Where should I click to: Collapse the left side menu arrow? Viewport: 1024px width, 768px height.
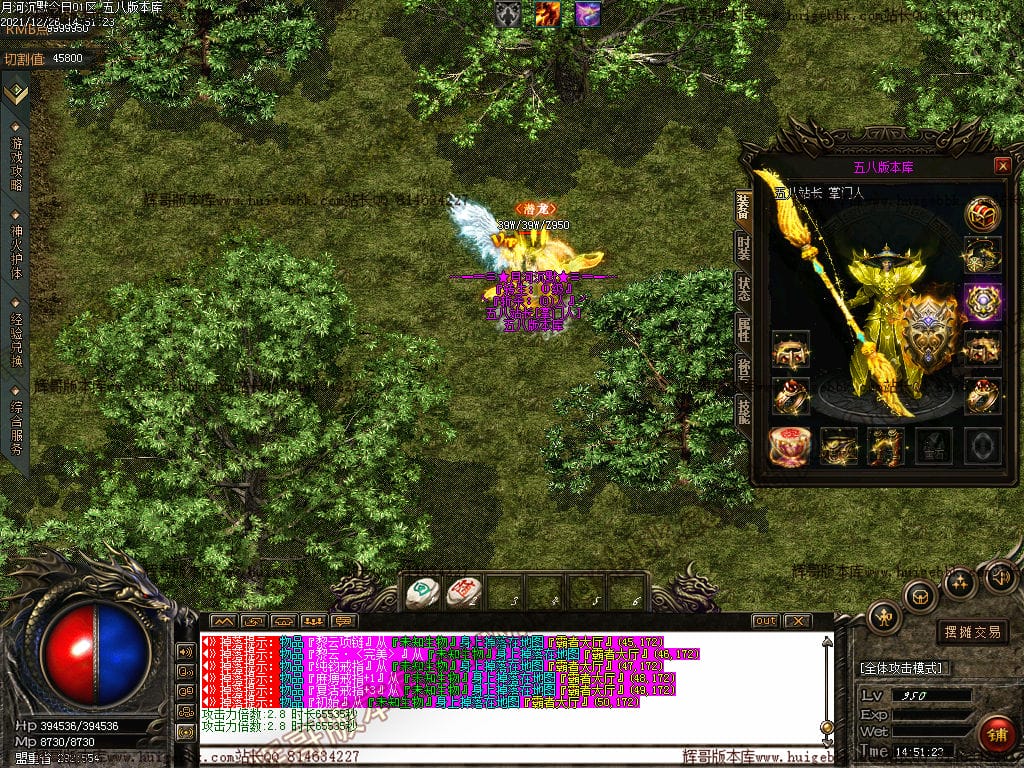click(15, 93)
